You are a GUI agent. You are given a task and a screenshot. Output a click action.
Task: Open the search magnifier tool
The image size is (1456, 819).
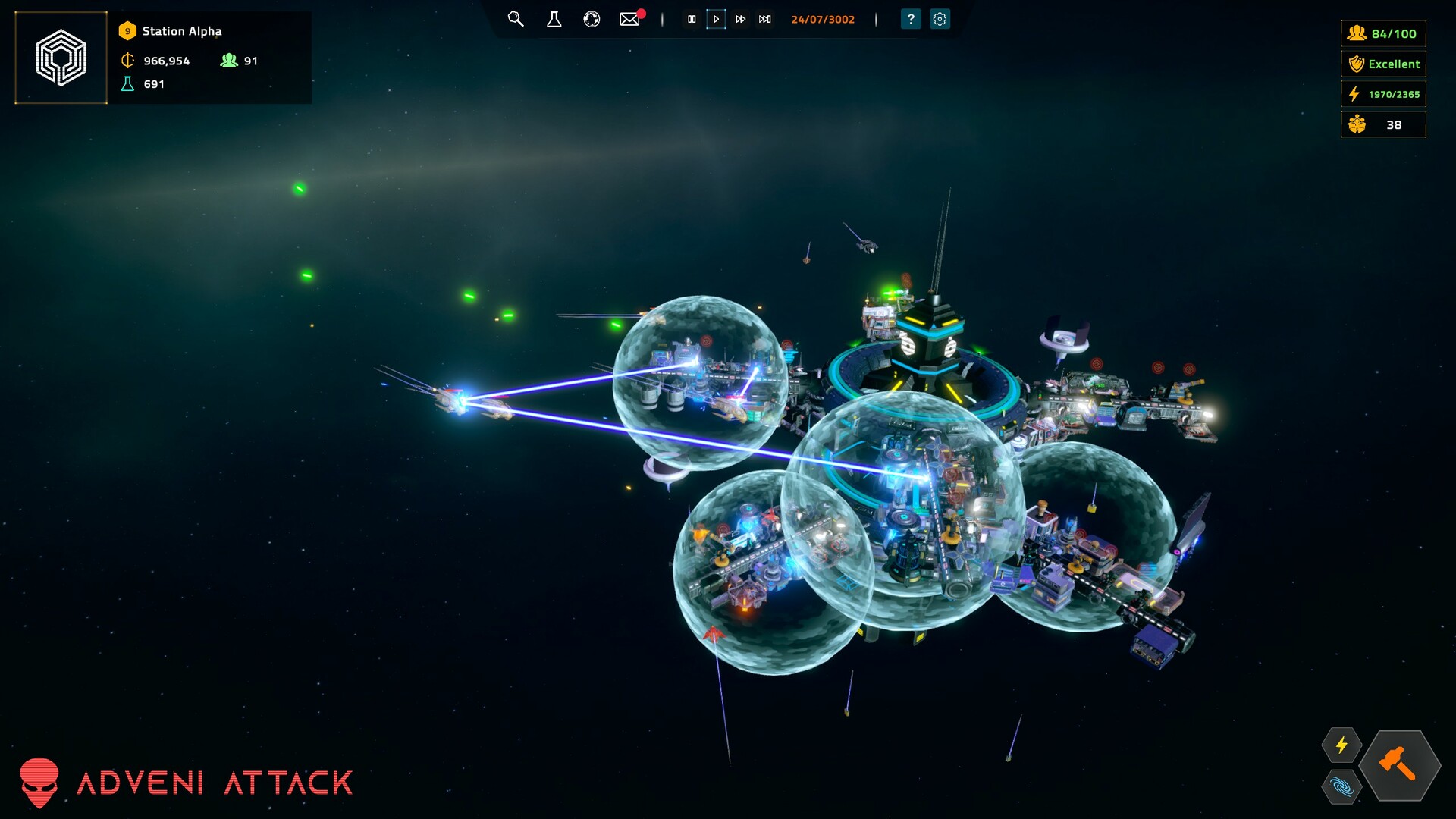coord(516,19)
